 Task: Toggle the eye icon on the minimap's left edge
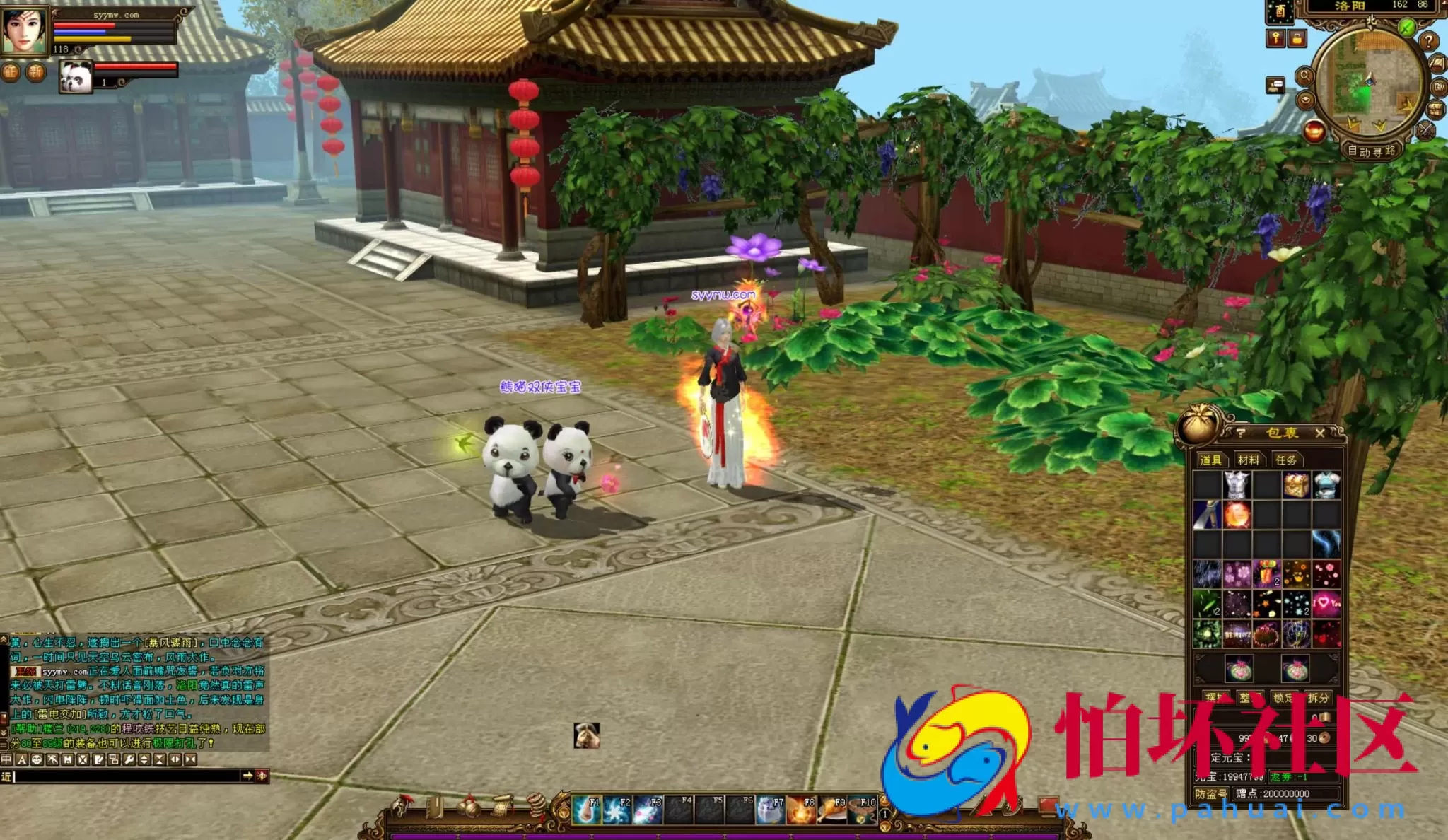[x=1305, y=100]
